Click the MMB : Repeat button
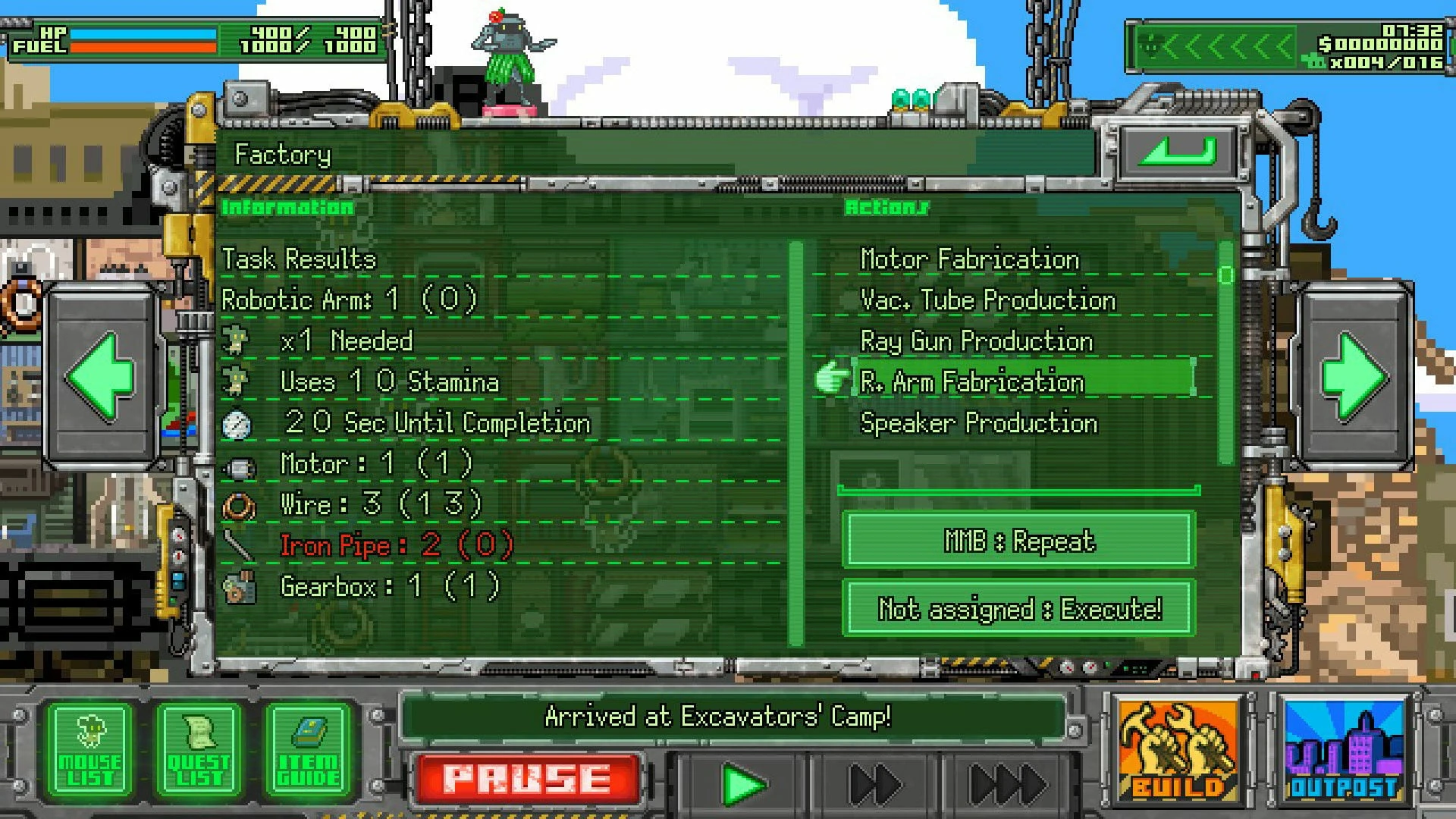 tap(1018, 541)
